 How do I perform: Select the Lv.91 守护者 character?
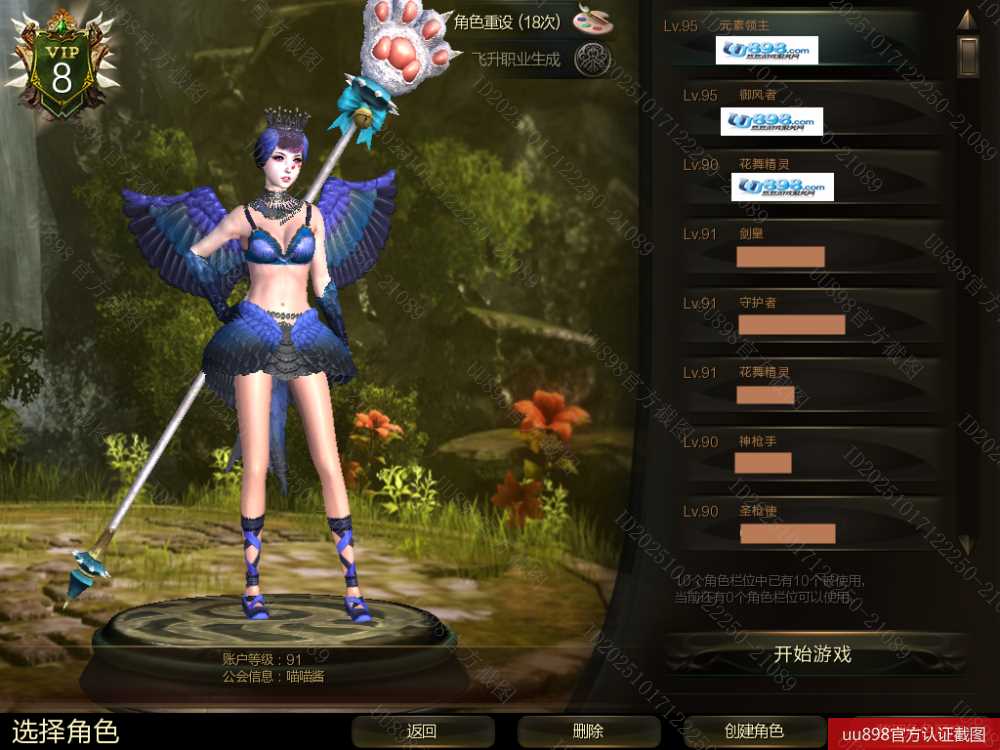click(800, 315)
